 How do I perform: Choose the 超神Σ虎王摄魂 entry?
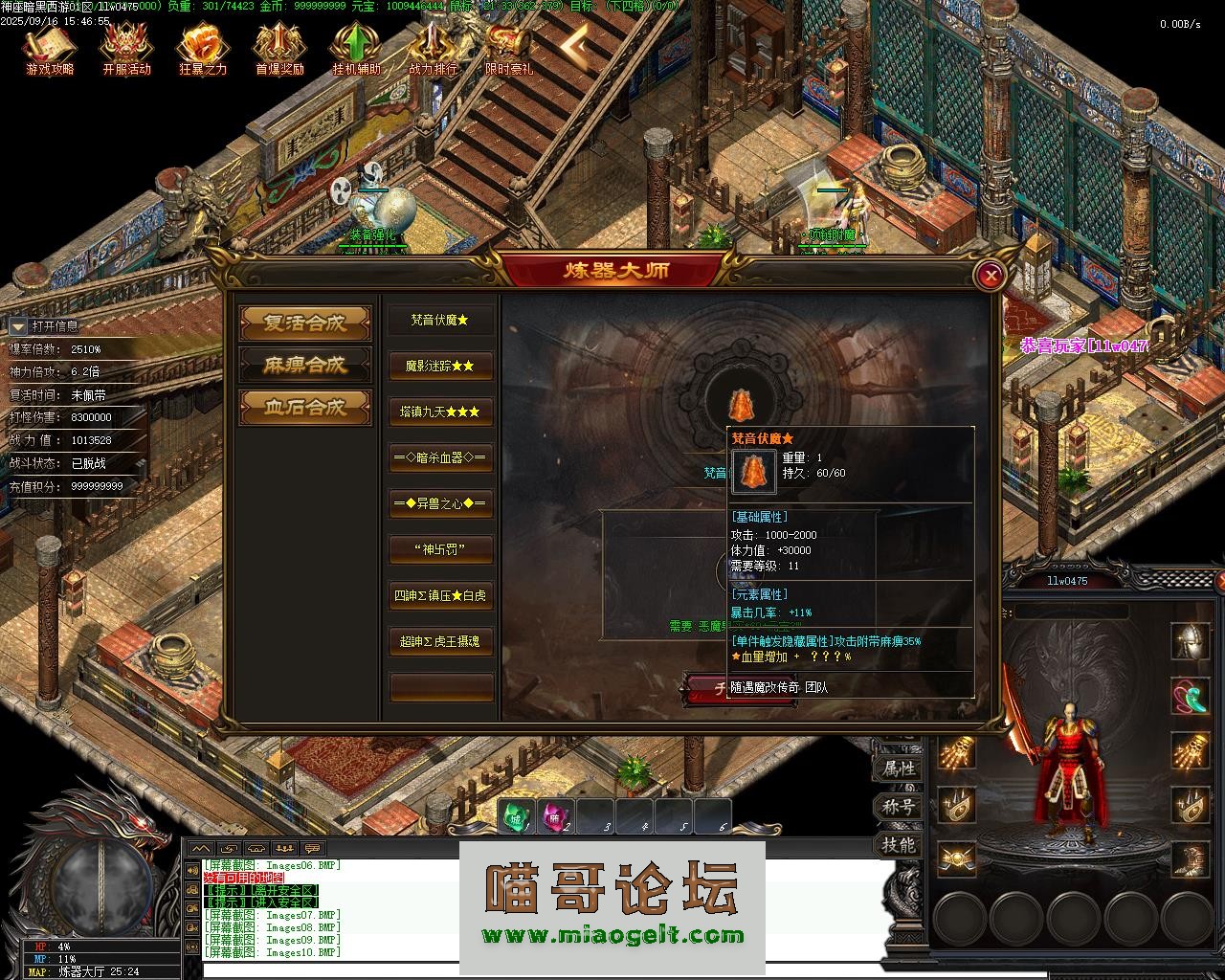441,641
